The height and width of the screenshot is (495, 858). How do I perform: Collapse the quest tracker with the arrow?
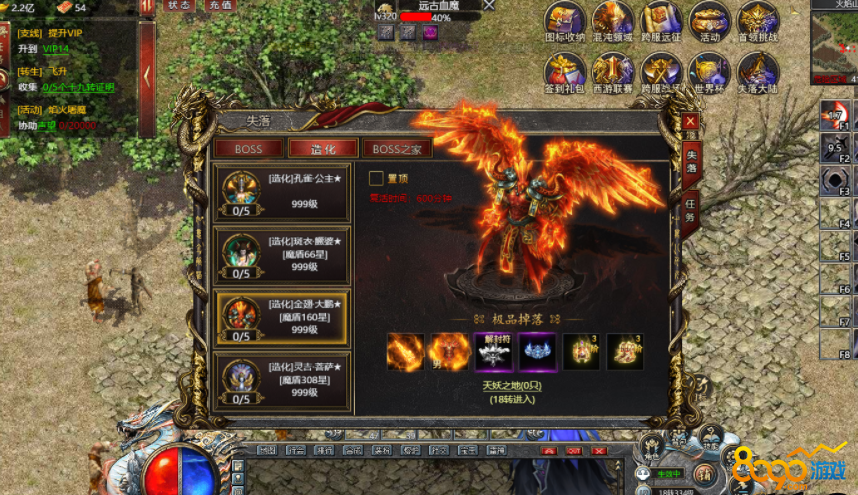click(x=147, y=75)
